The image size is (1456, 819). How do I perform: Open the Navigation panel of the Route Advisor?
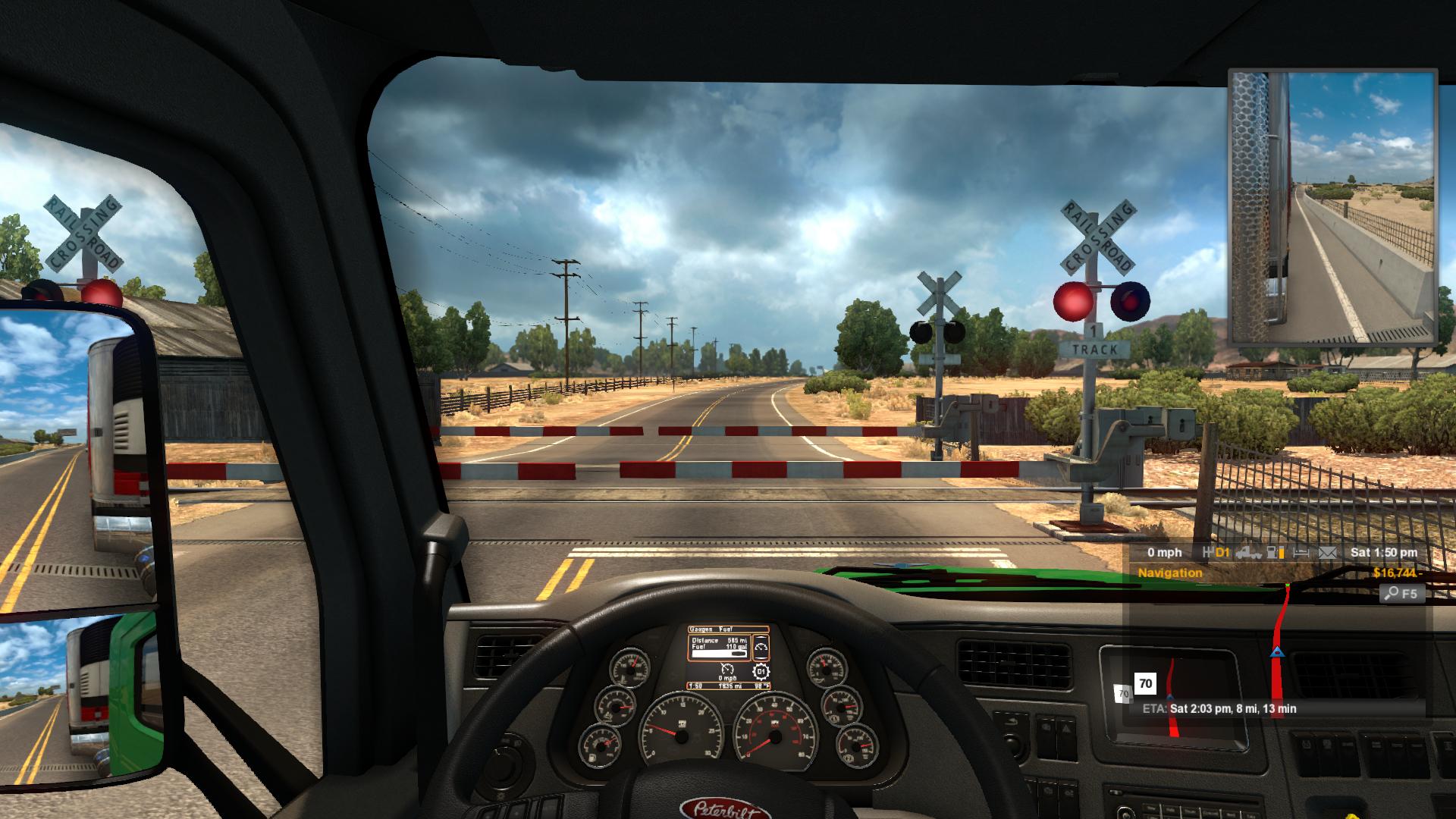[x=1170, y=573]
